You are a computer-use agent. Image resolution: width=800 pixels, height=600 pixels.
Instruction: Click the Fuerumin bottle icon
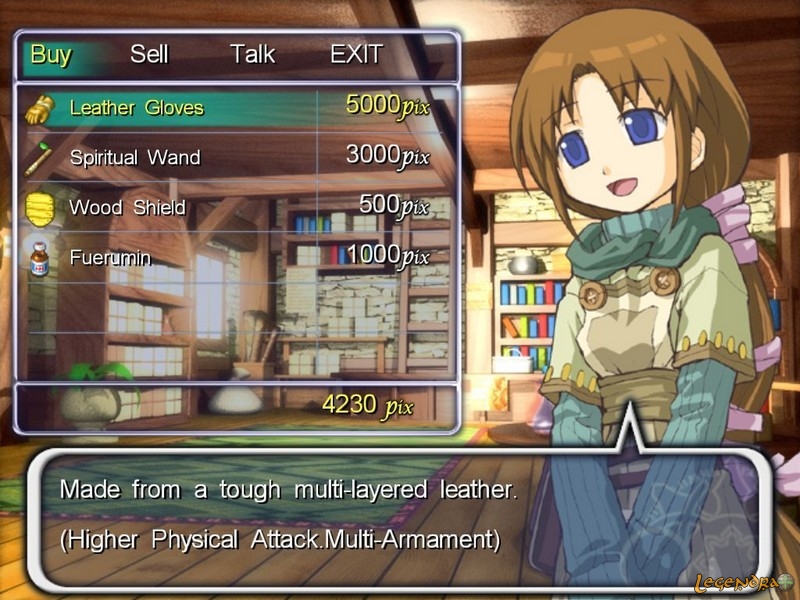(x=39, y=258)
